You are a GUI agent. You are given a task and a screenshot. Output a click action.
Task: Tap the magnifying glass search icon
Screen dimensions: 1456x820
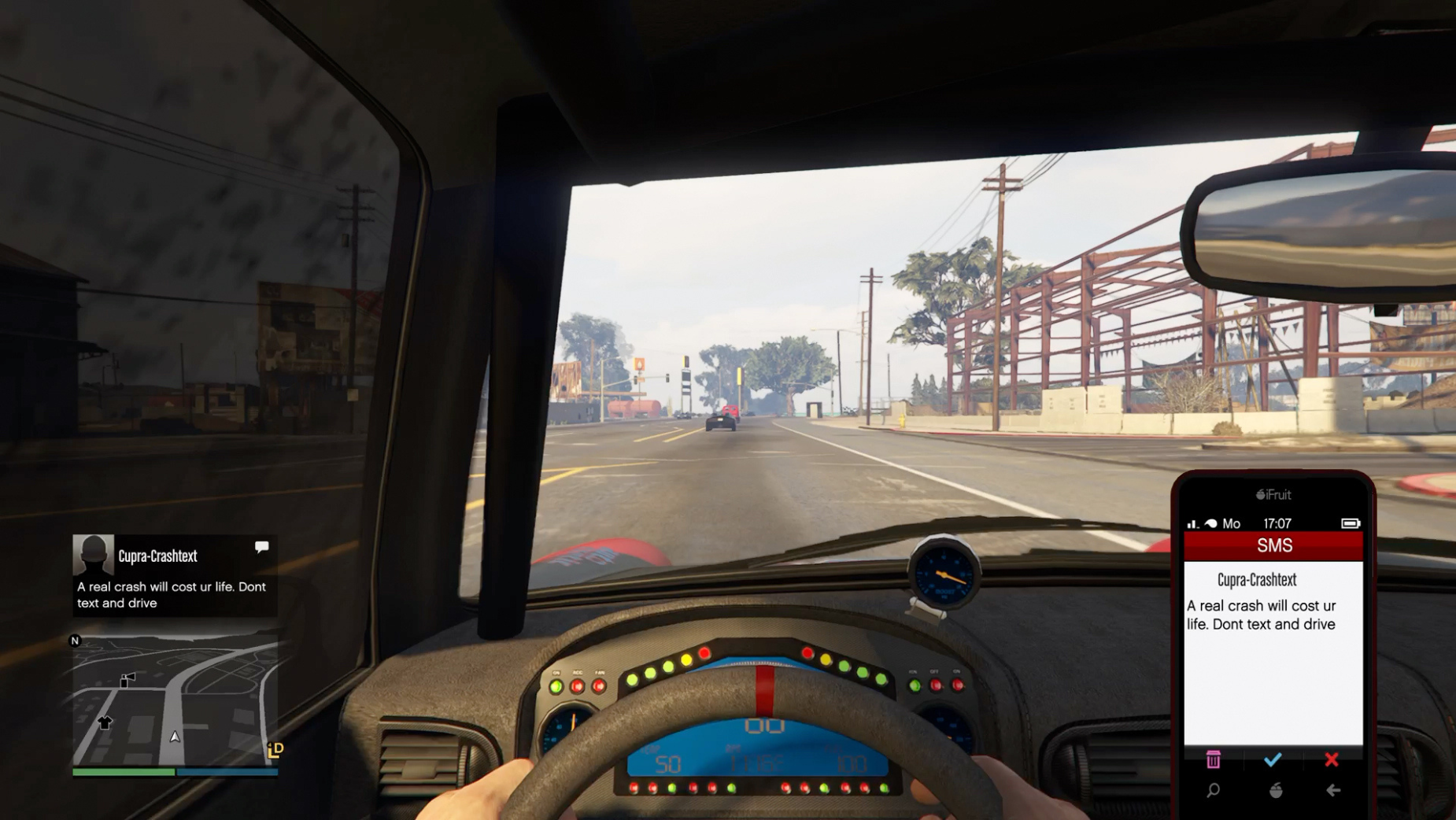tap(1213, 790)
